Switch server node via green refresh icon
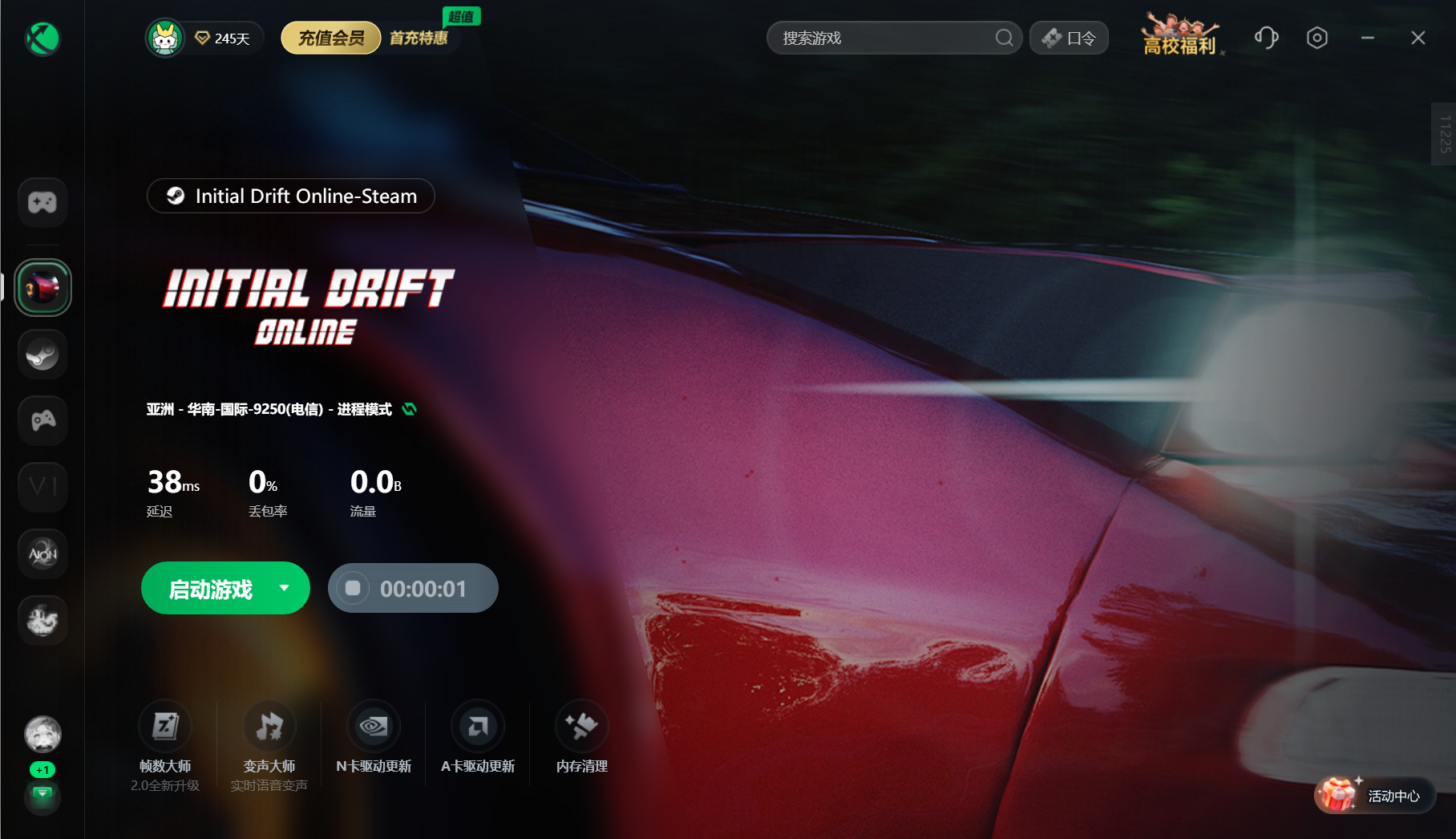 410,409
